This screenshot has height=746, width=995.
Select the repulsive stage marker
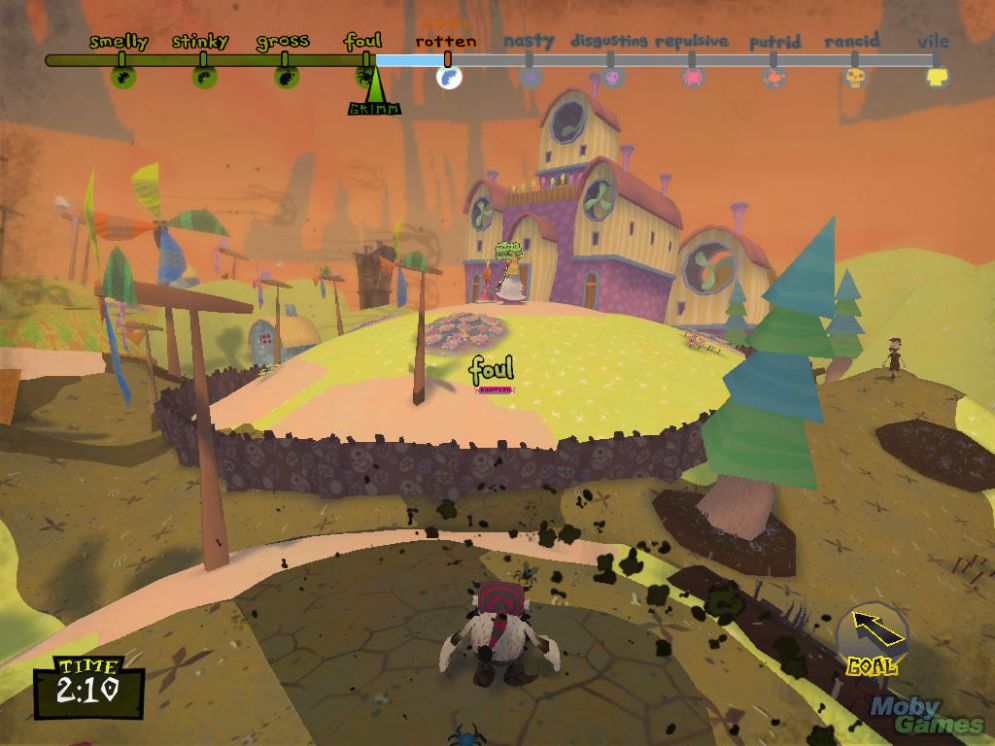693,76
